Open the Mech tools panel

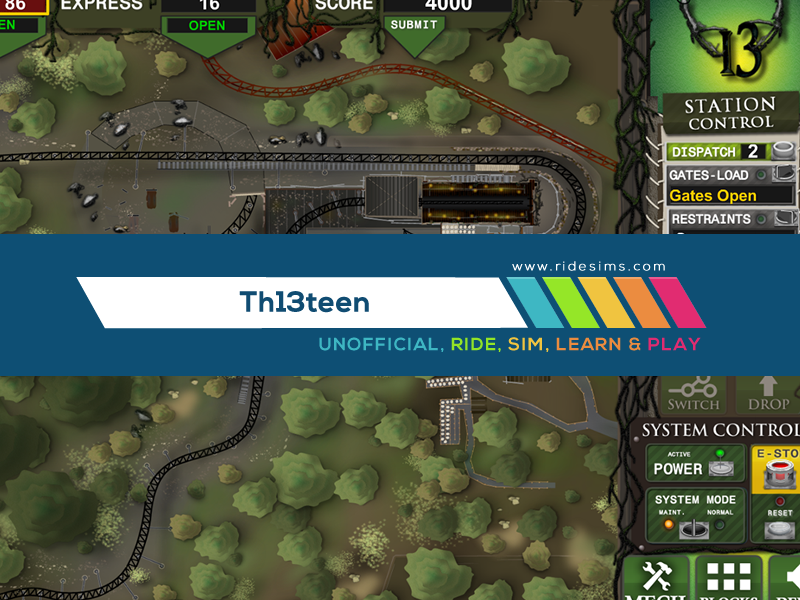click(x=657, y=578)
